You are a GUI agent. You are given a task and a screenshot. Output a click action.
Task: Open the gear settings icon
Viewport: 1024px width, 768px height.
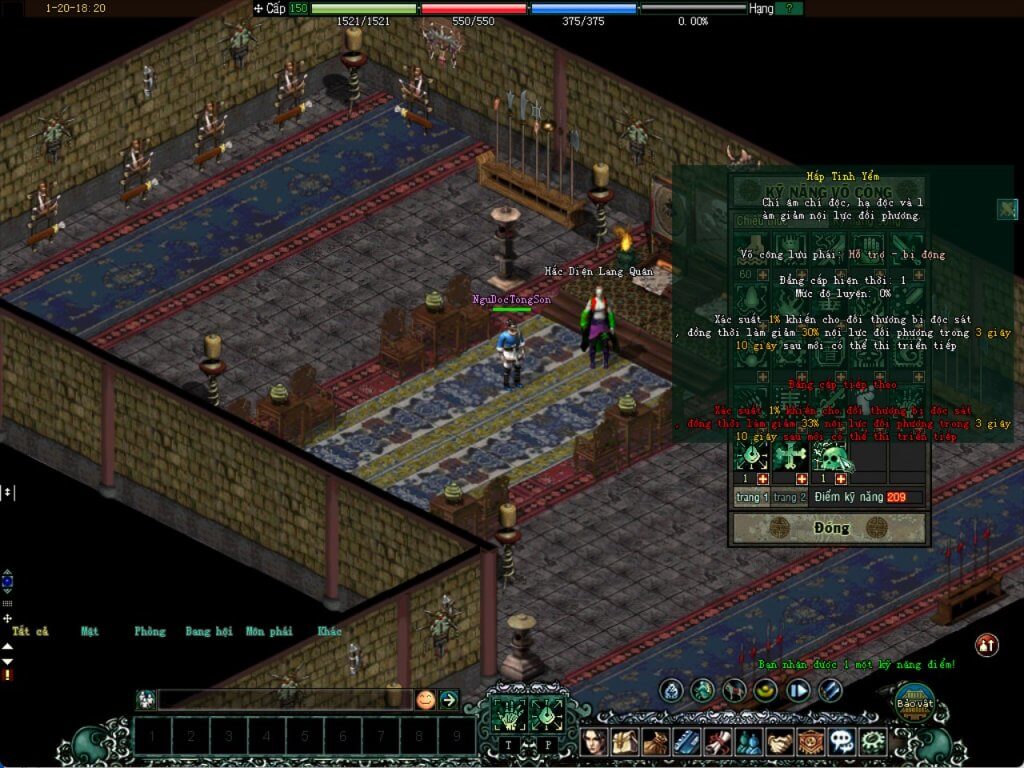pos(873,742)
